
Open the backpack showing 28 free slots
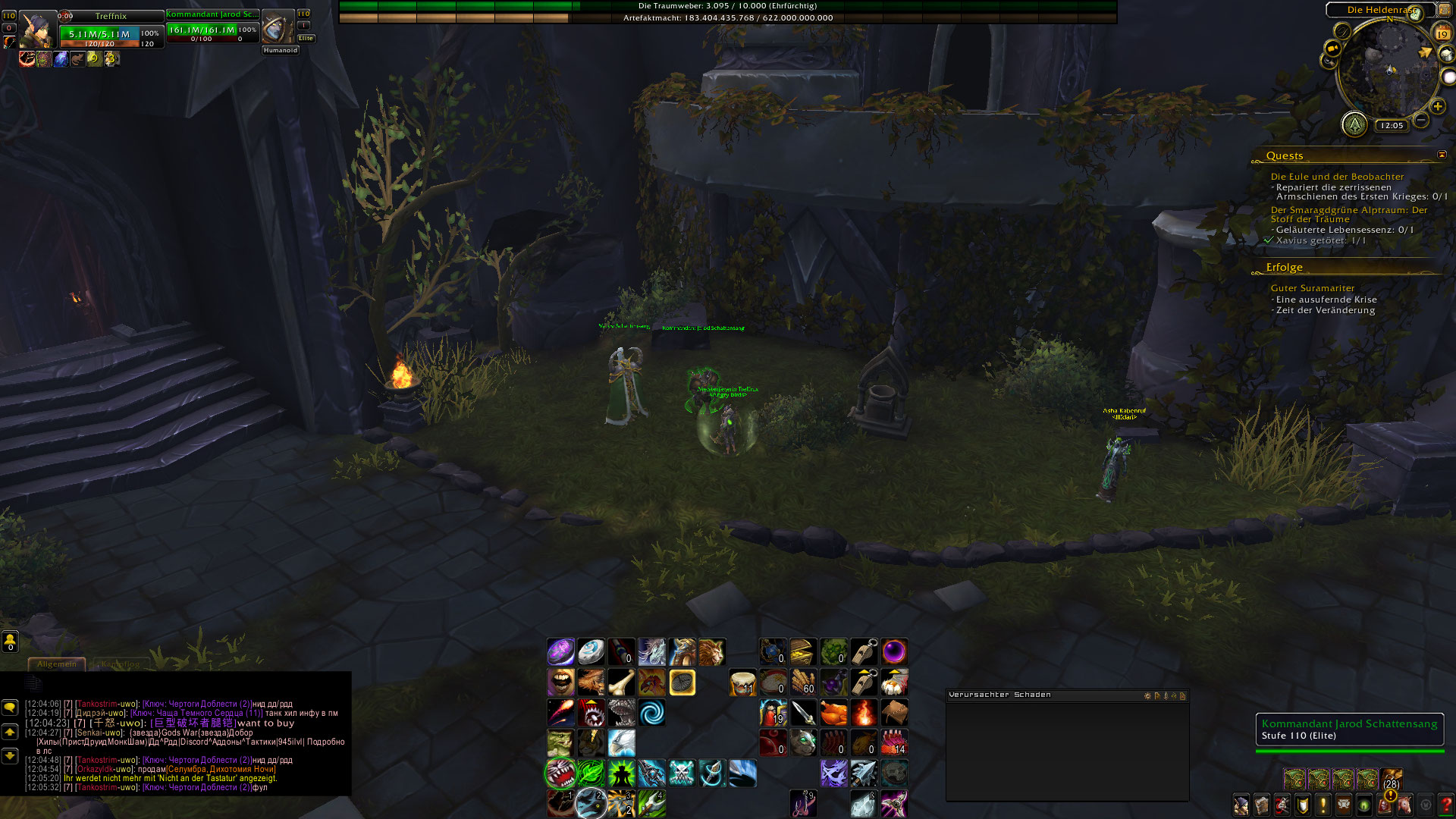coord(1392,780)
